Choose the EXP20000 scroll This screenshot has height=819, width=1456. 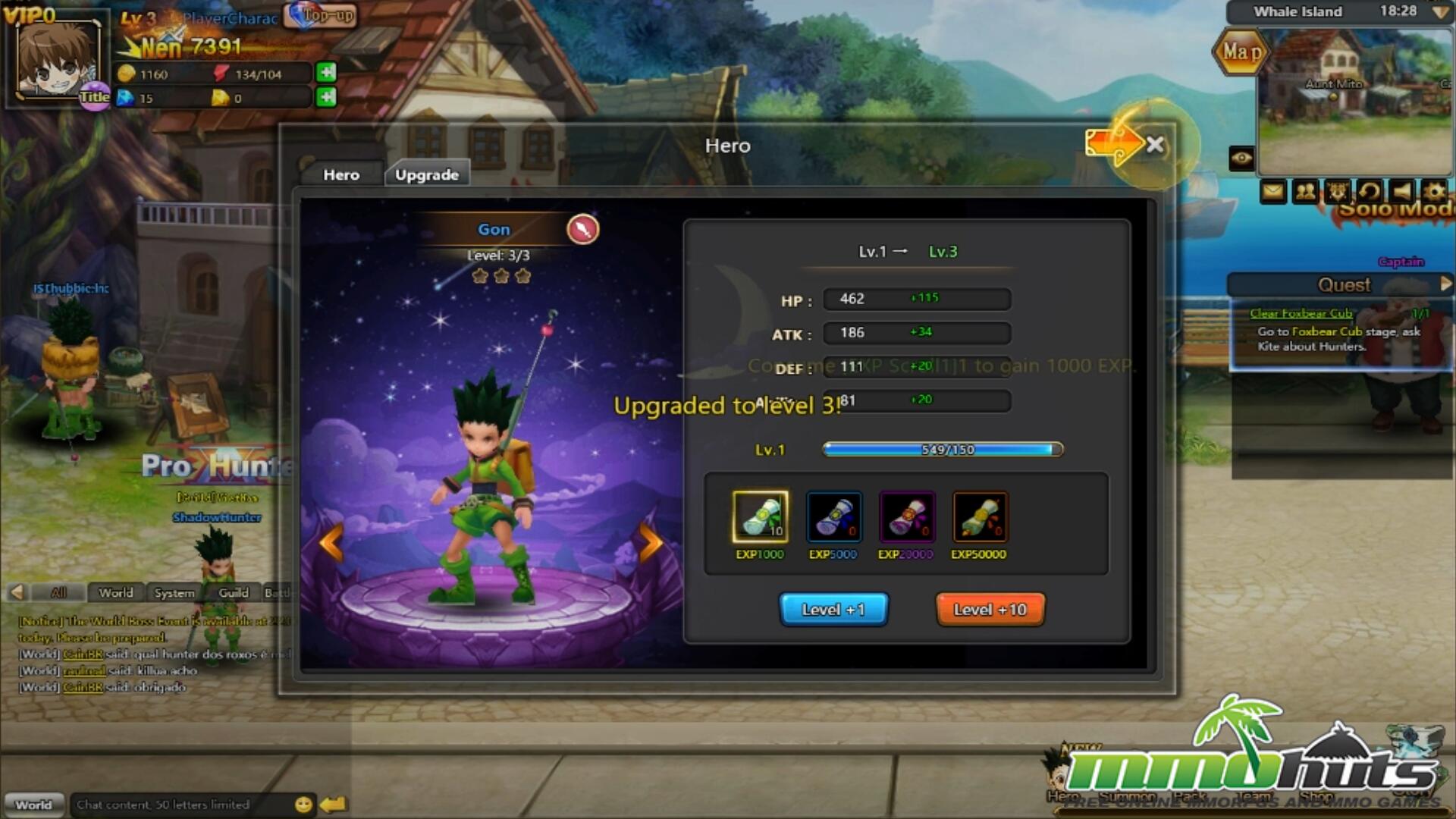[x=906, y=517]
